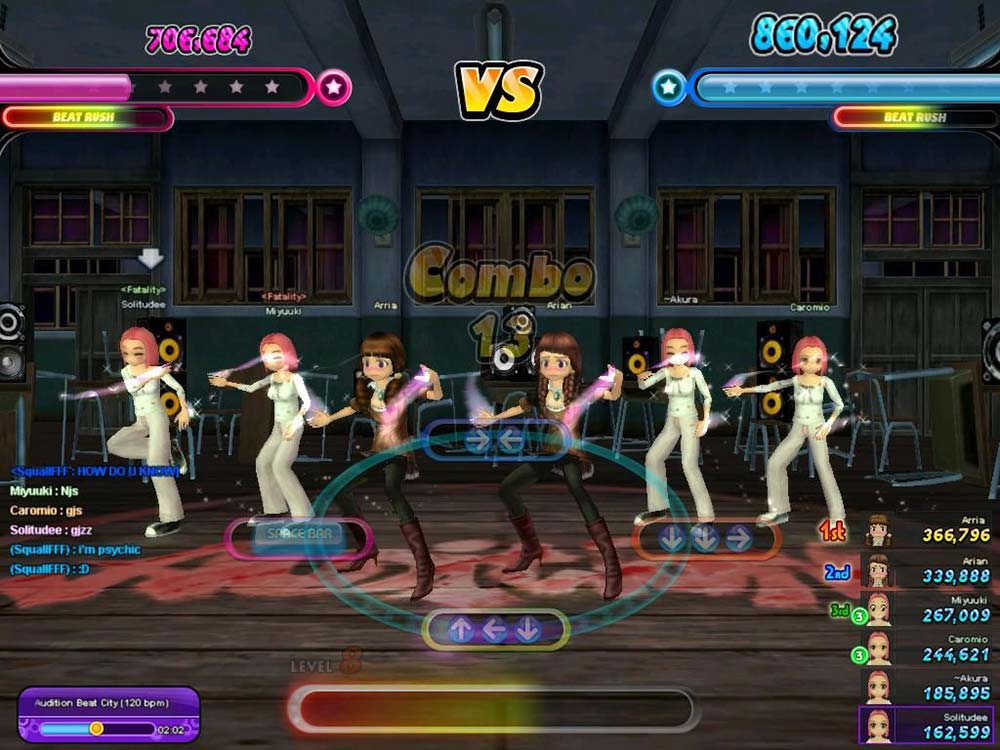
Task: Select the highlighted Solitudee score row
Action: point(928,725)
